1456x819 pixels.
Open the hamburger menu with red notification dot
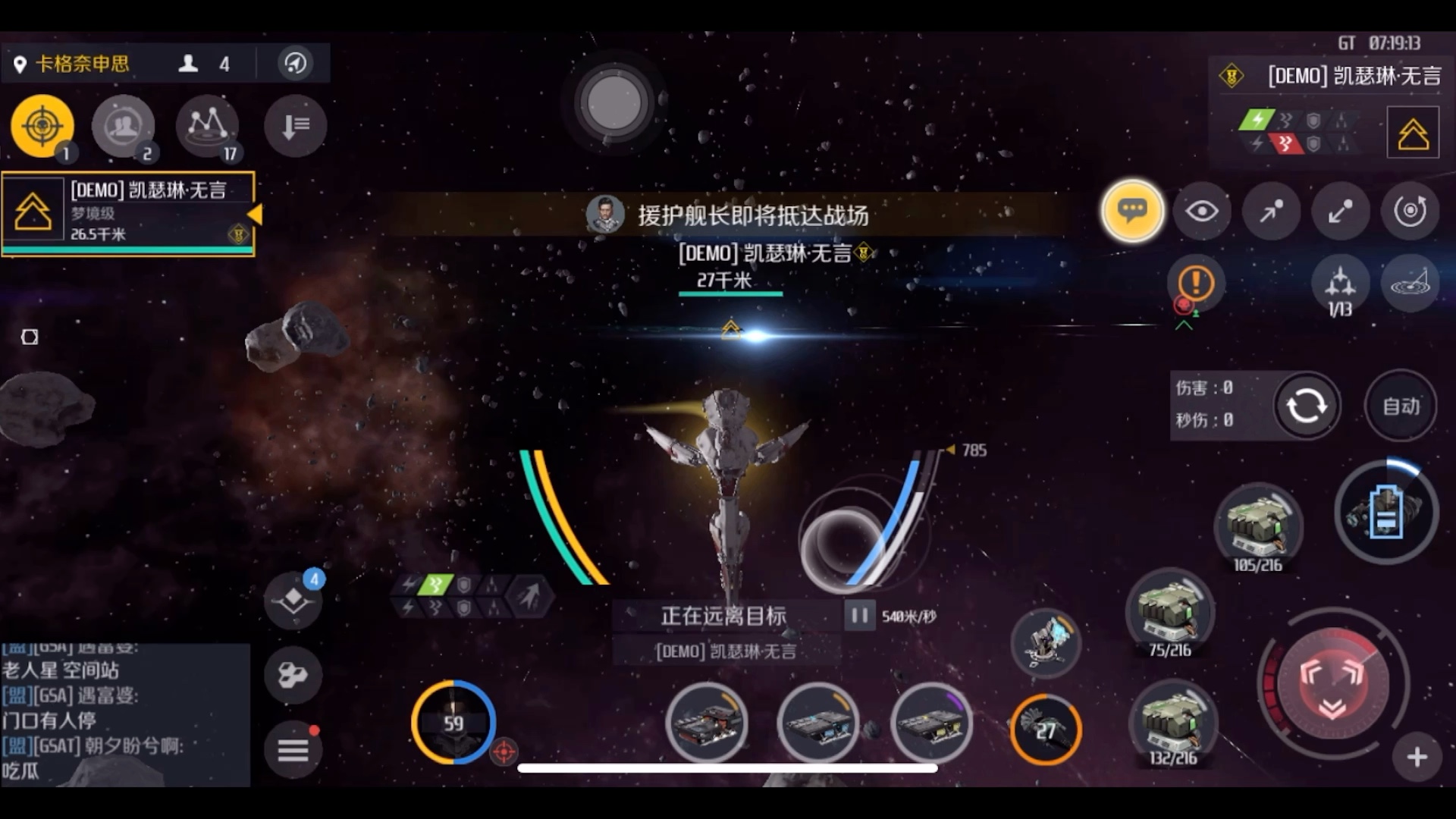pyautogui.click(x=294, y=748)
